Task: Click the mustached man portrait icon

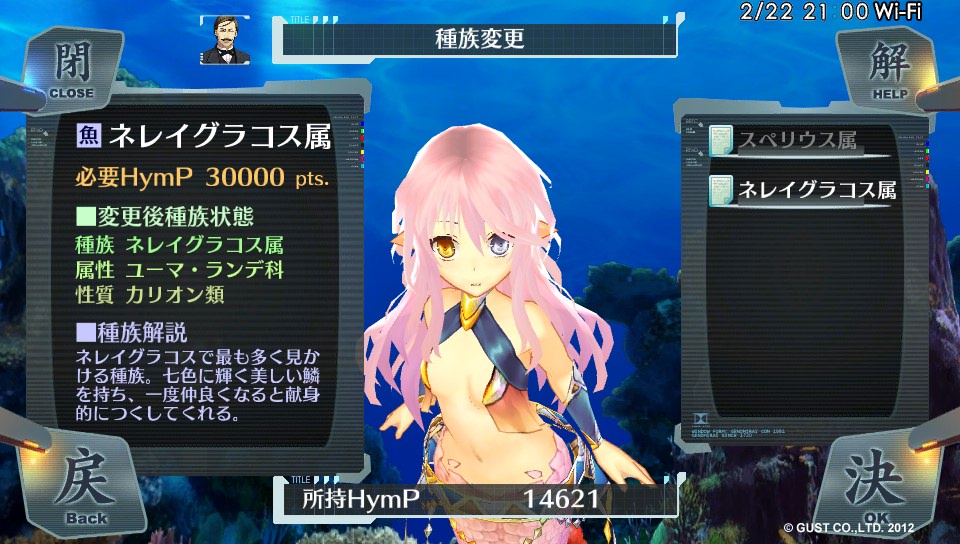Action: (x=225, y=40)
